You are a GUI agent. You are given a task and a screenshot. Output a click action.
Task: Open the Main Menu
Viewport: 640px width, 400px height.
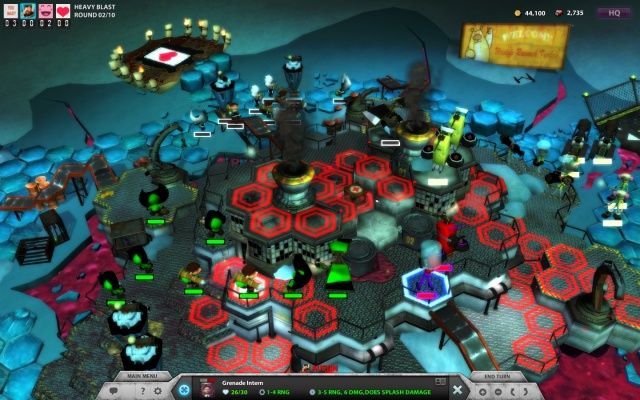(x=142, y=376)
